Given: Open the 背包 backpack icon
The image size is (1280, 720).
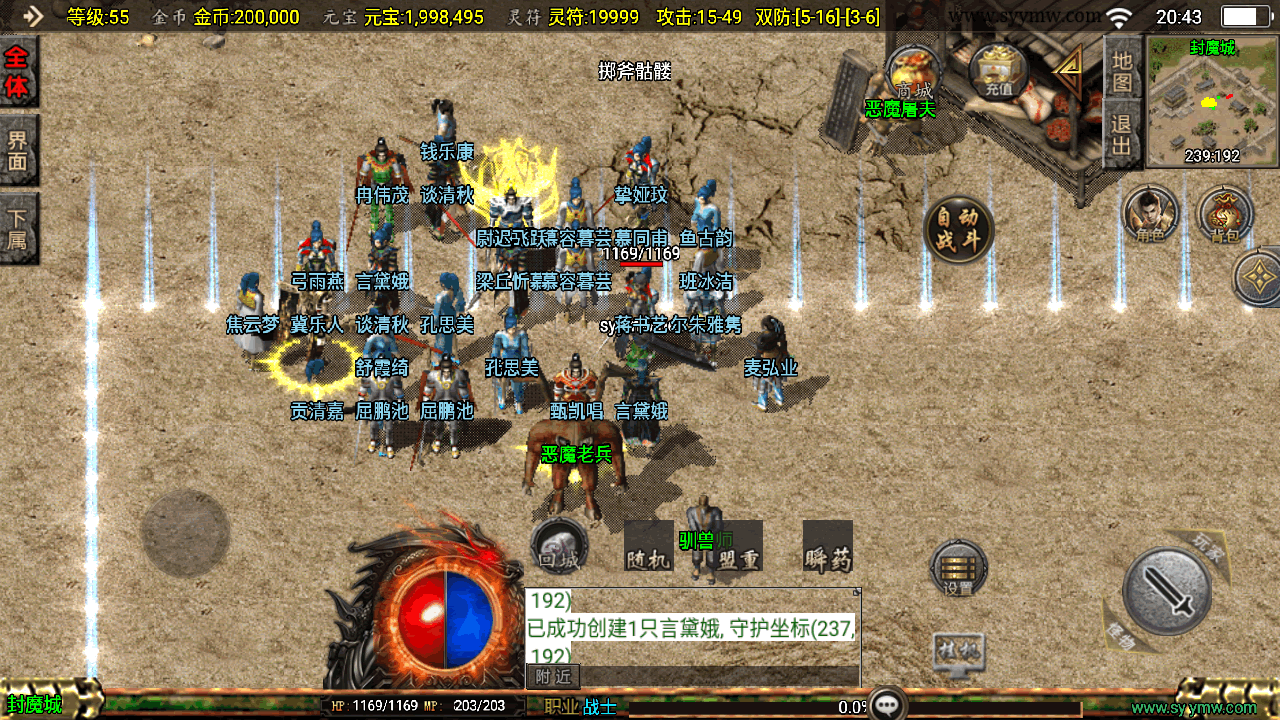Looking at the screenshot, I should tap(1224, 213).
